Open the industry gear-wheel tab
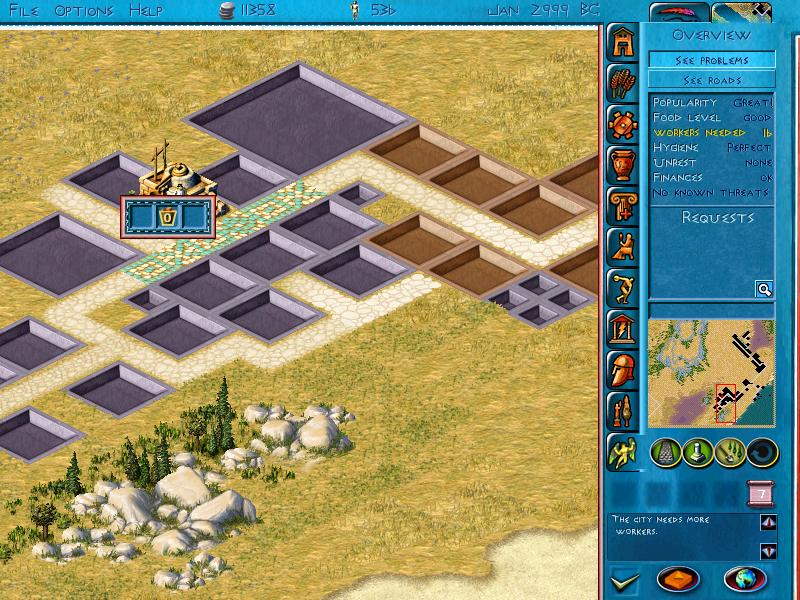 click(x=623, y=125)
